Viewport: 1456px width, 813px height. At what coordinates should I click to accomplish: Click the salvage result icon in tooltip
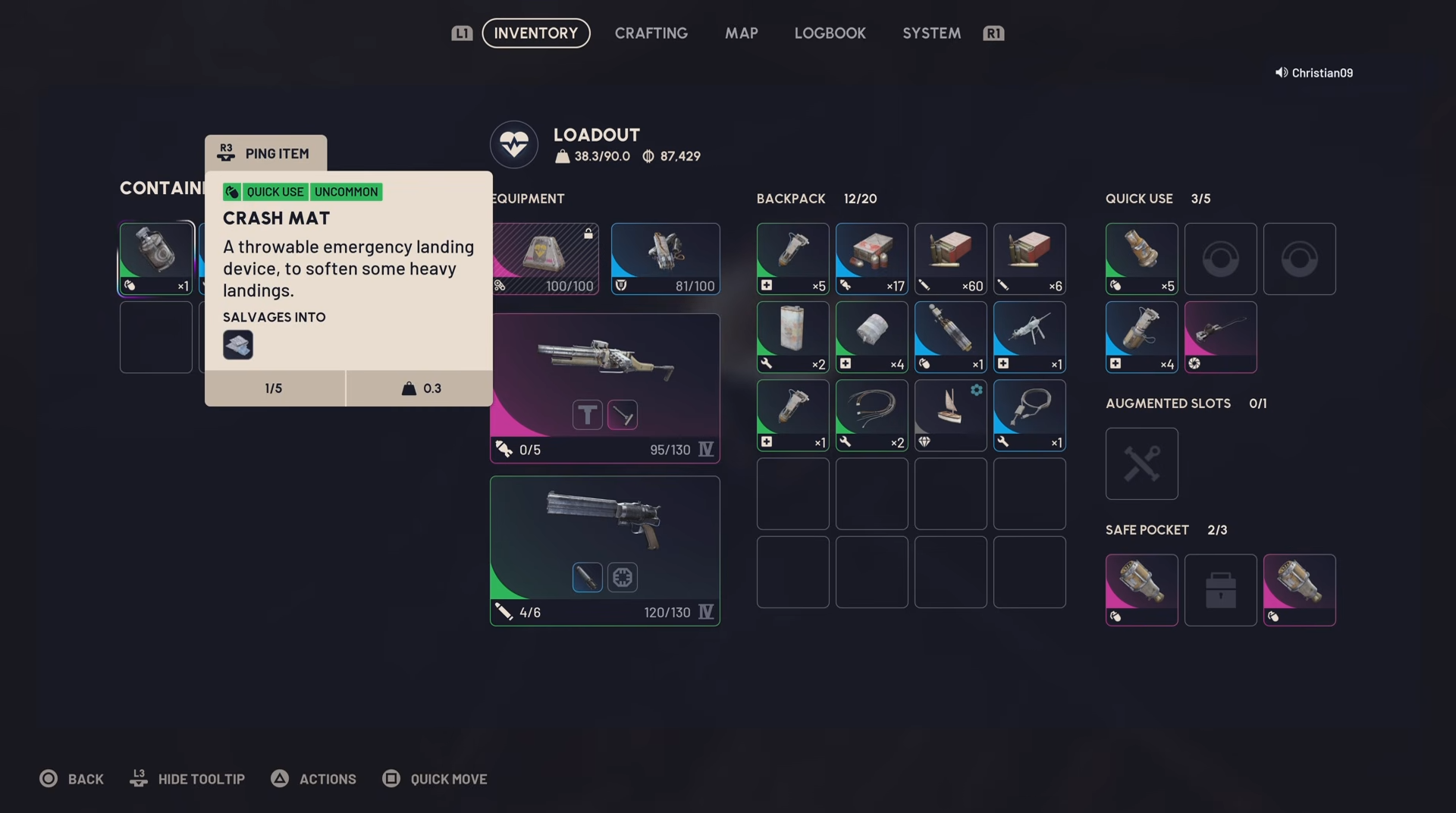tap(238, 345)
